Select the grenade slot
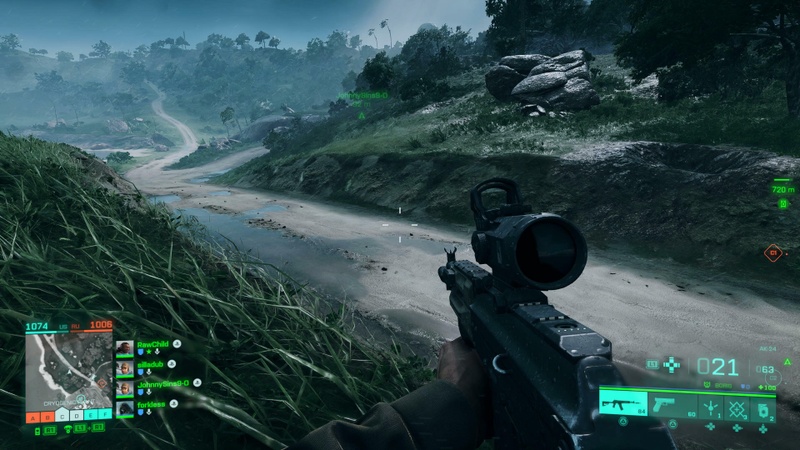 click(762, 406)
